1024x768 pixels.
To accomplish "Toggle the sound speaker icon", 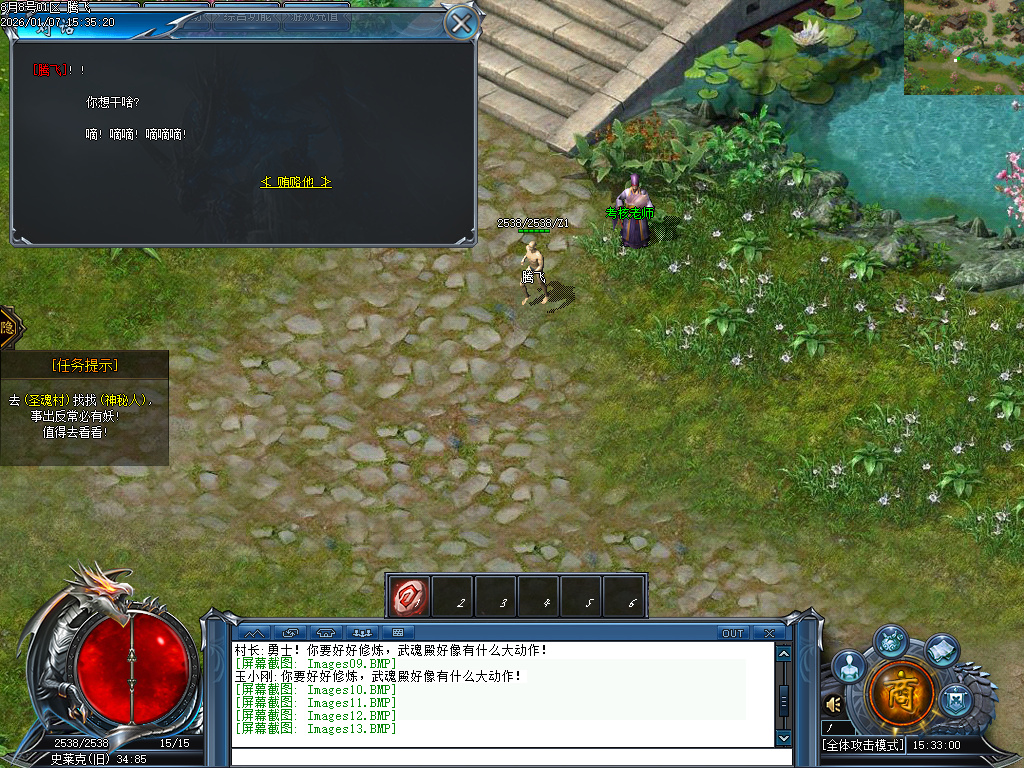I will pyautogui.click(x=833, y=705).
